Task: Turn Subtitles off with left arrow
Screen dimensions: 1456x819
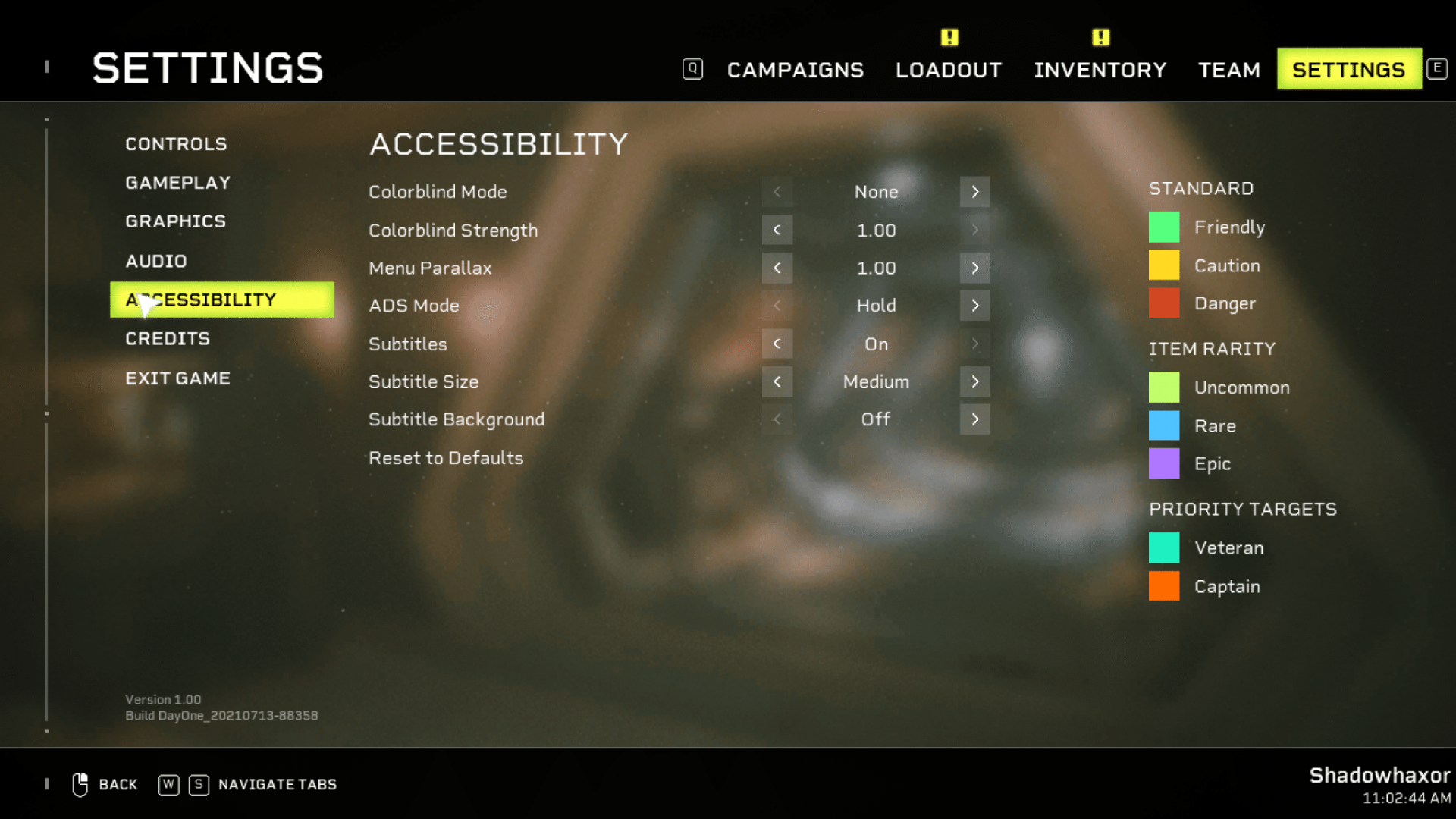Action: (777, 344)
